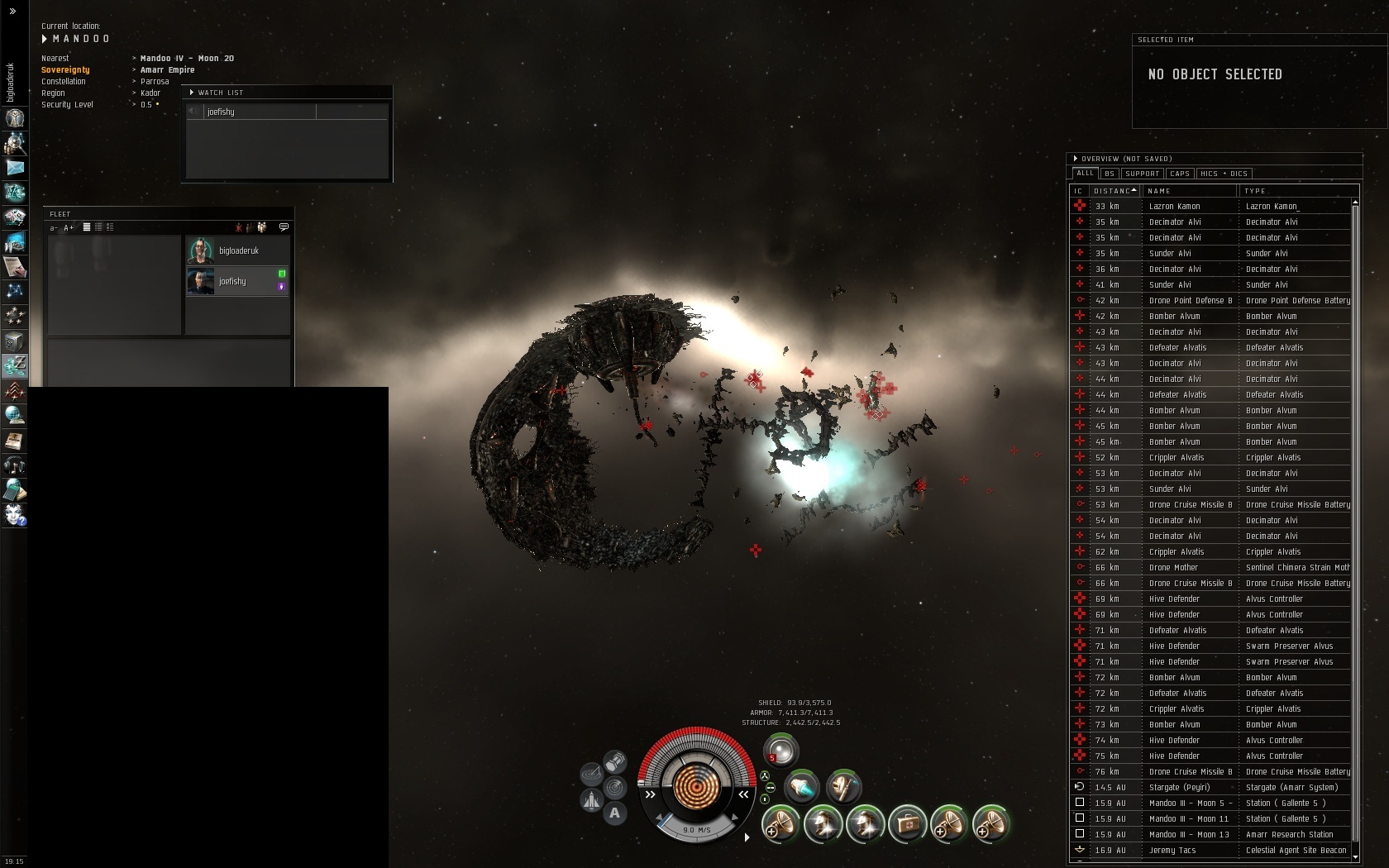
Task: Open the character sheet icon in sidebar
Action: click(14, 118)
